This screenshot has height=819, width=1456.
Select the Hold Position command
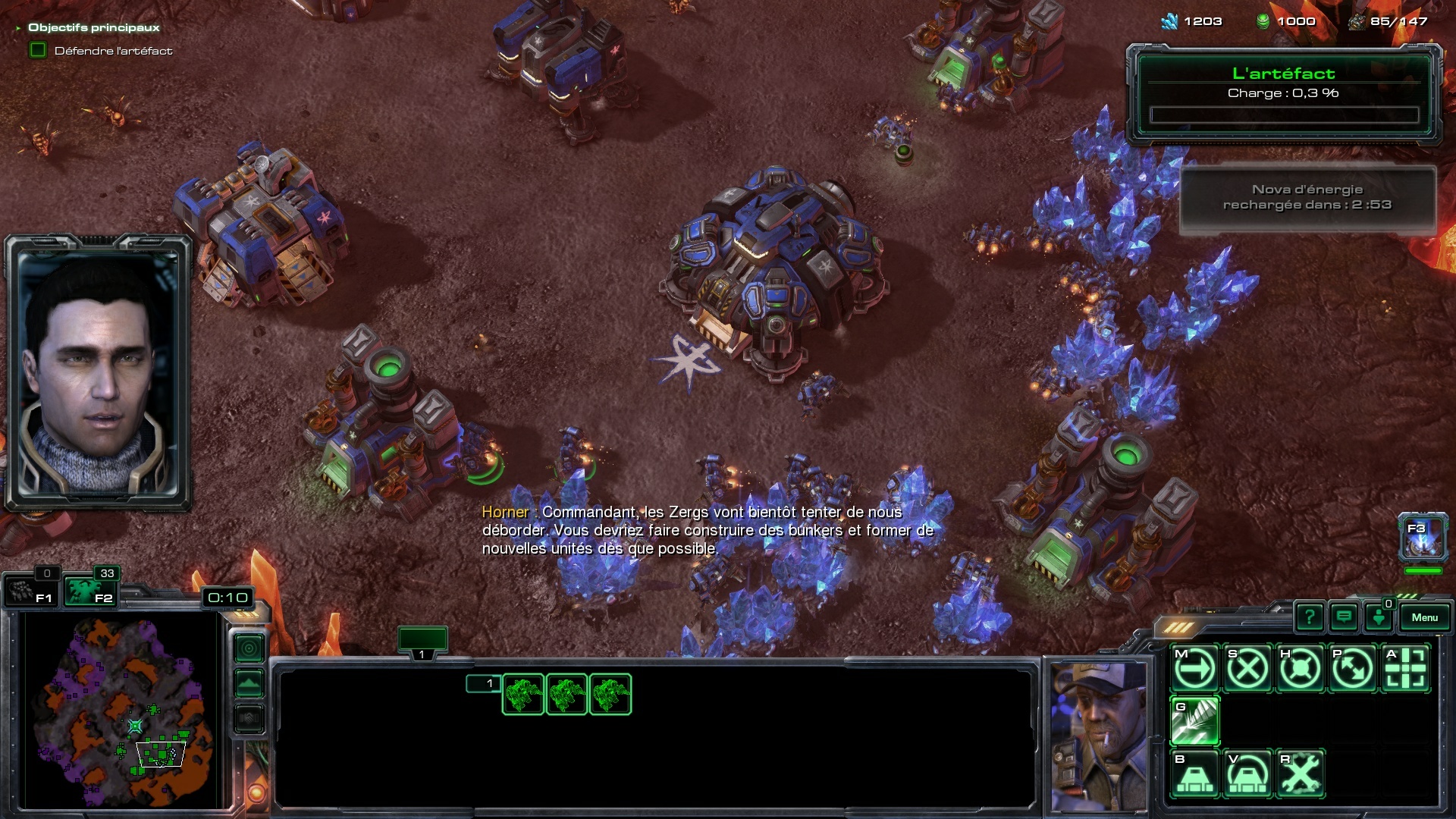pos(1300,669)
